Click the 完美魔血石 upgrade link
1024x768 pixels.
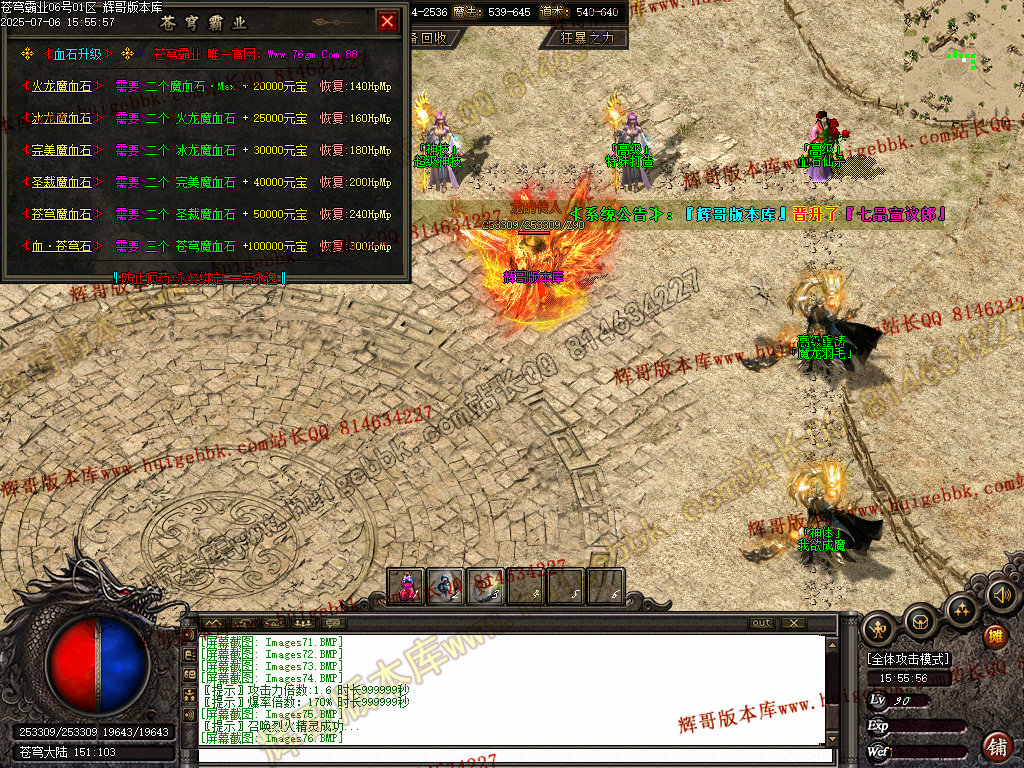tap(62, 151)
